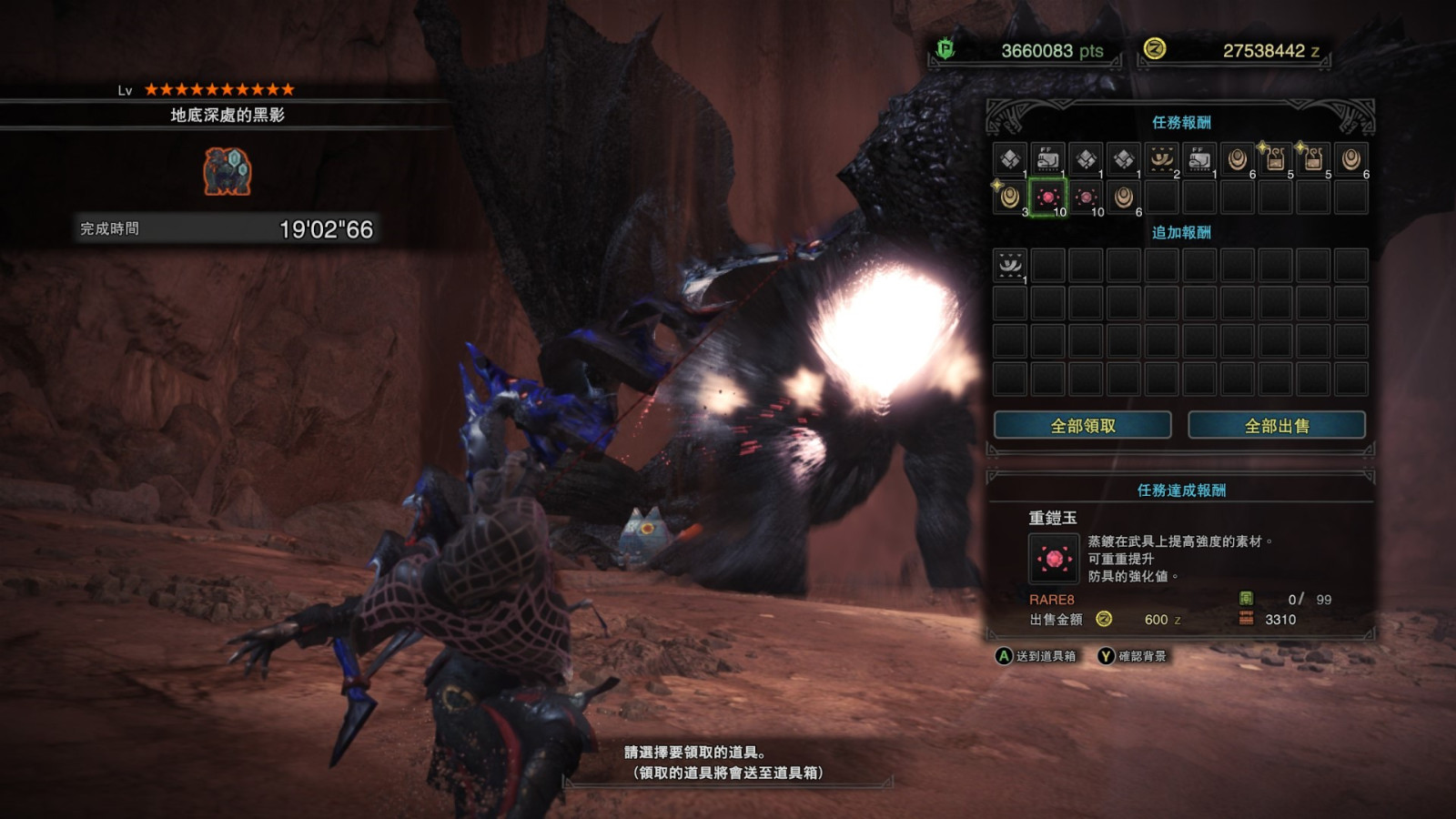Claim all rewards with 全部領取
This screenshot has width=1456, height=819.
(x=1082, y=425)
